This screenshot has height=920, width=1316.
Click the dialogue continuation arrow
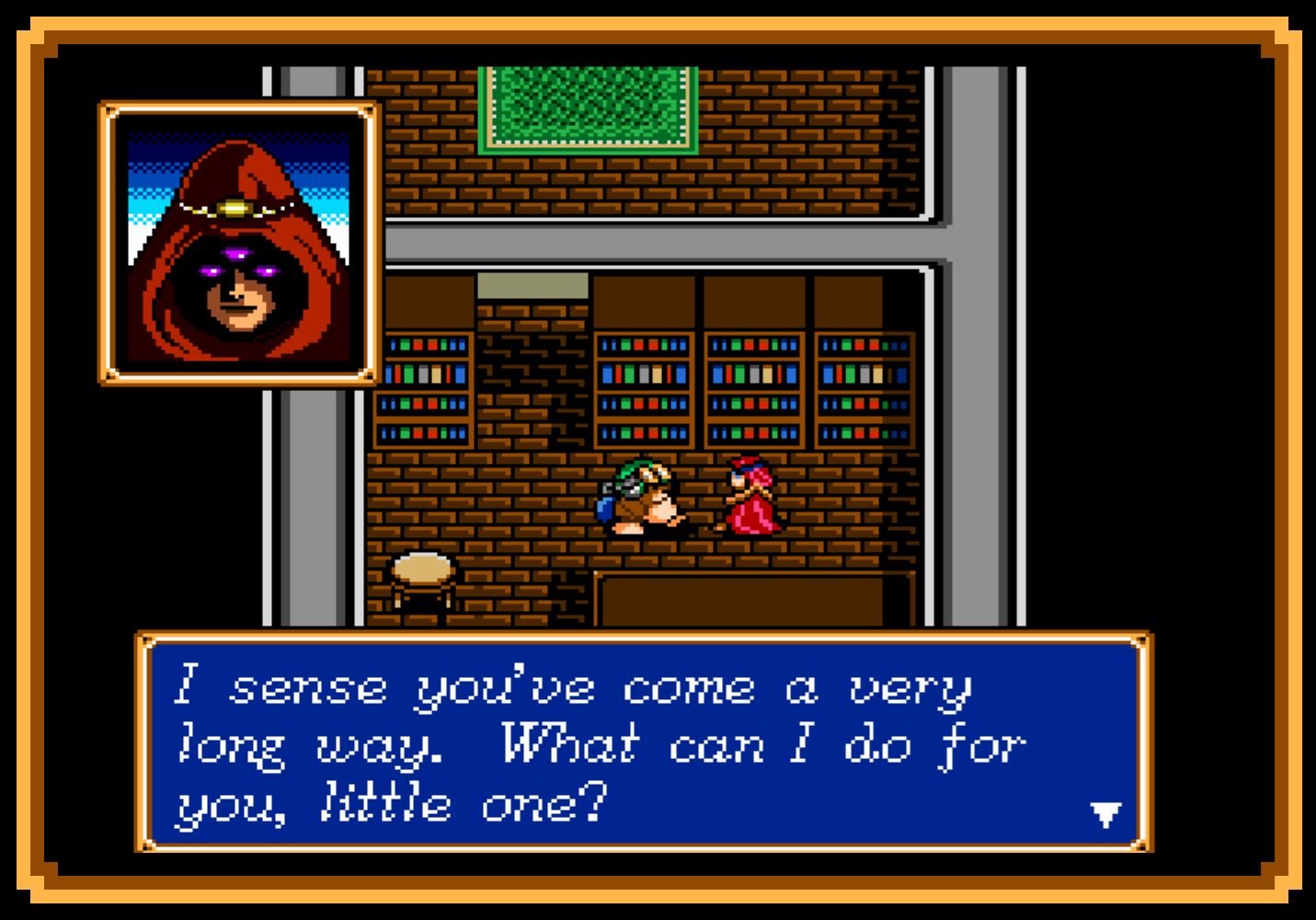(1108, 813)
